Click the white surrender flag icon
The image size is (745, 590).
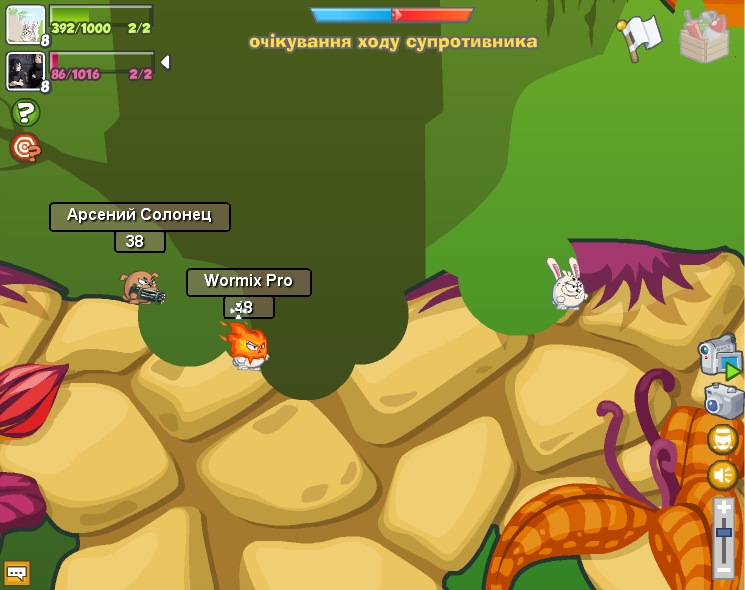pyautogui.click(x=640, y=37)
